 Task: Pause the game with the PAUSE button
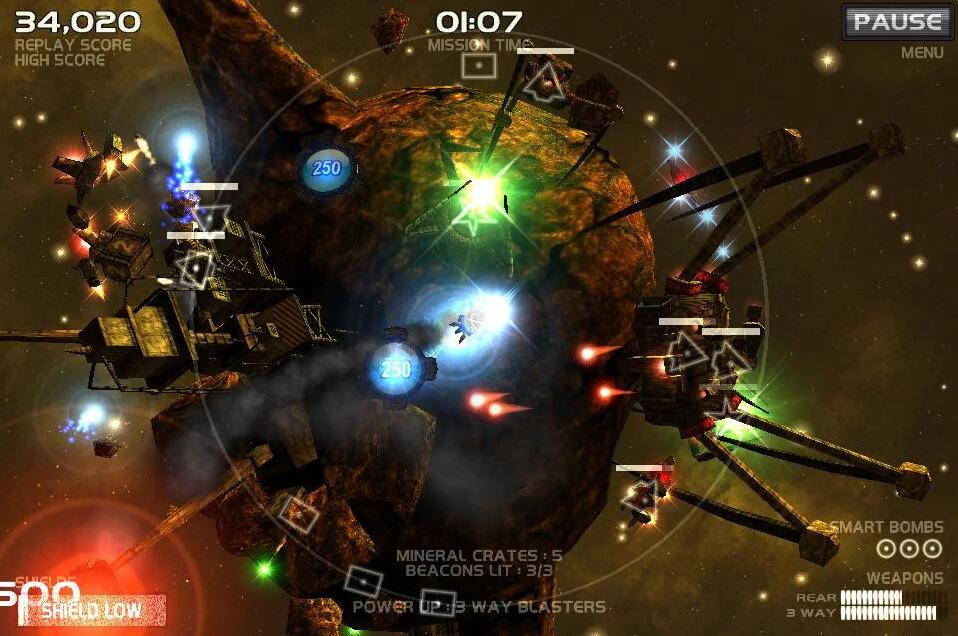[x=897, y=22]
